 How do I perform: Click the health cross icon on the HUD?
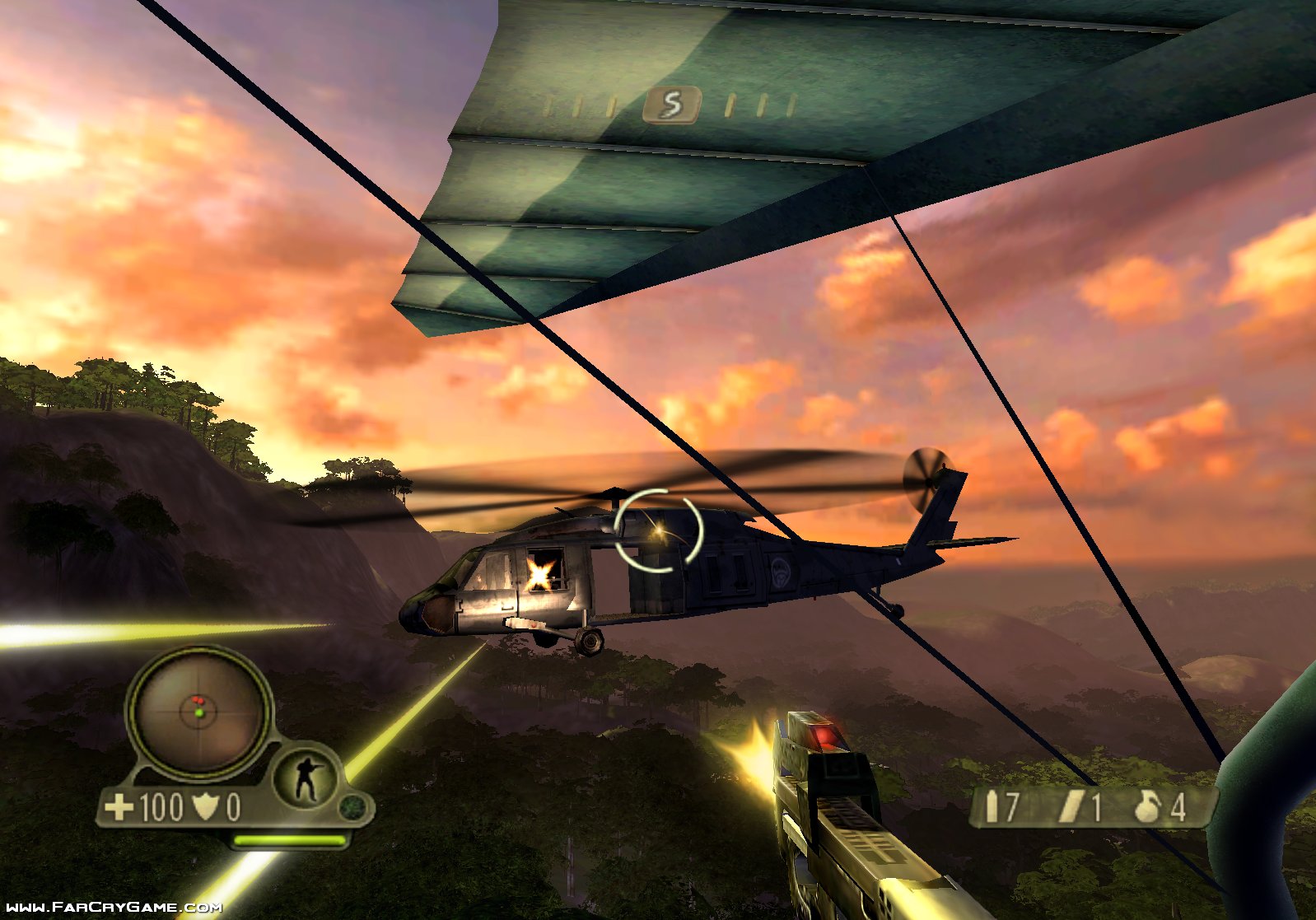pyautogui.click(x=119, y=806)
